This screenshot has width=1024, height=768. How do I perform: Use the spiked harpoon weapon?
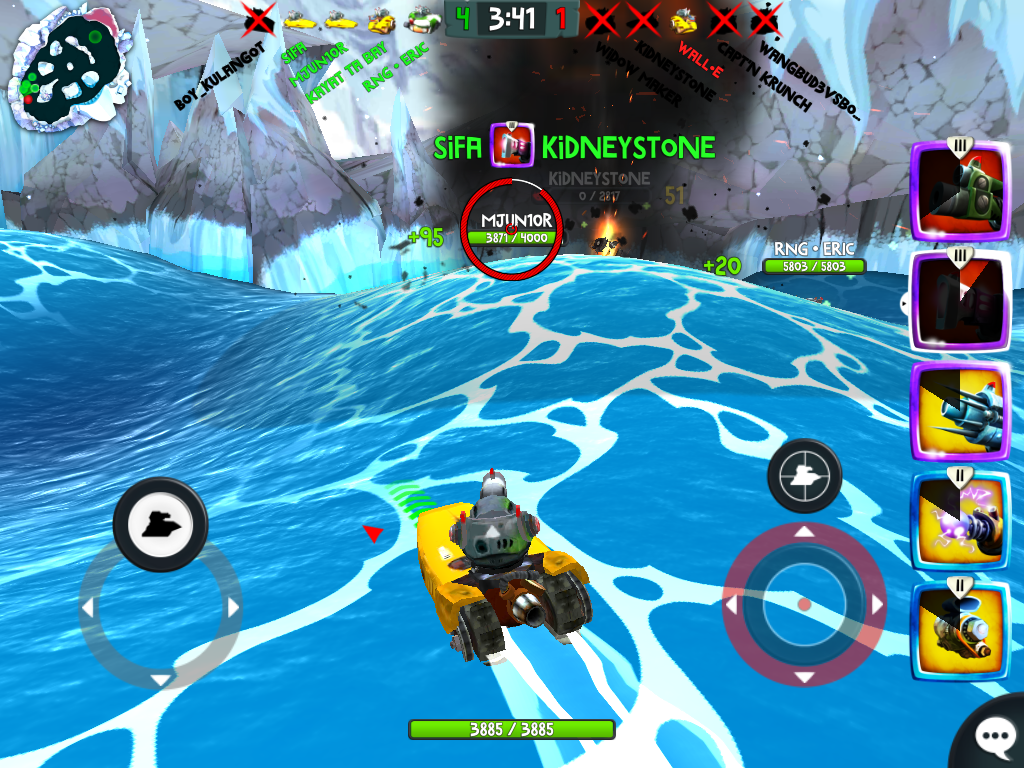960,411
